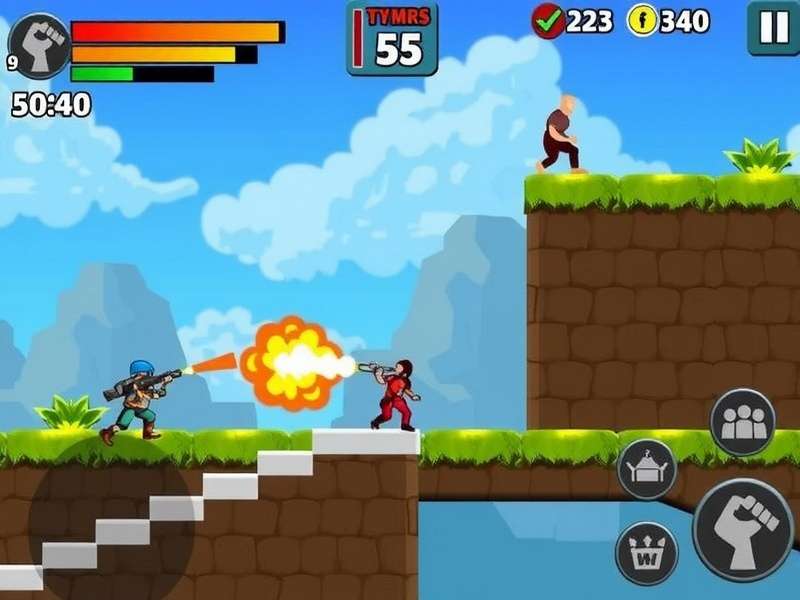
Task: Click the fist avatar beside the health bars
Action: pyautogui.click(x=39, y=45)
